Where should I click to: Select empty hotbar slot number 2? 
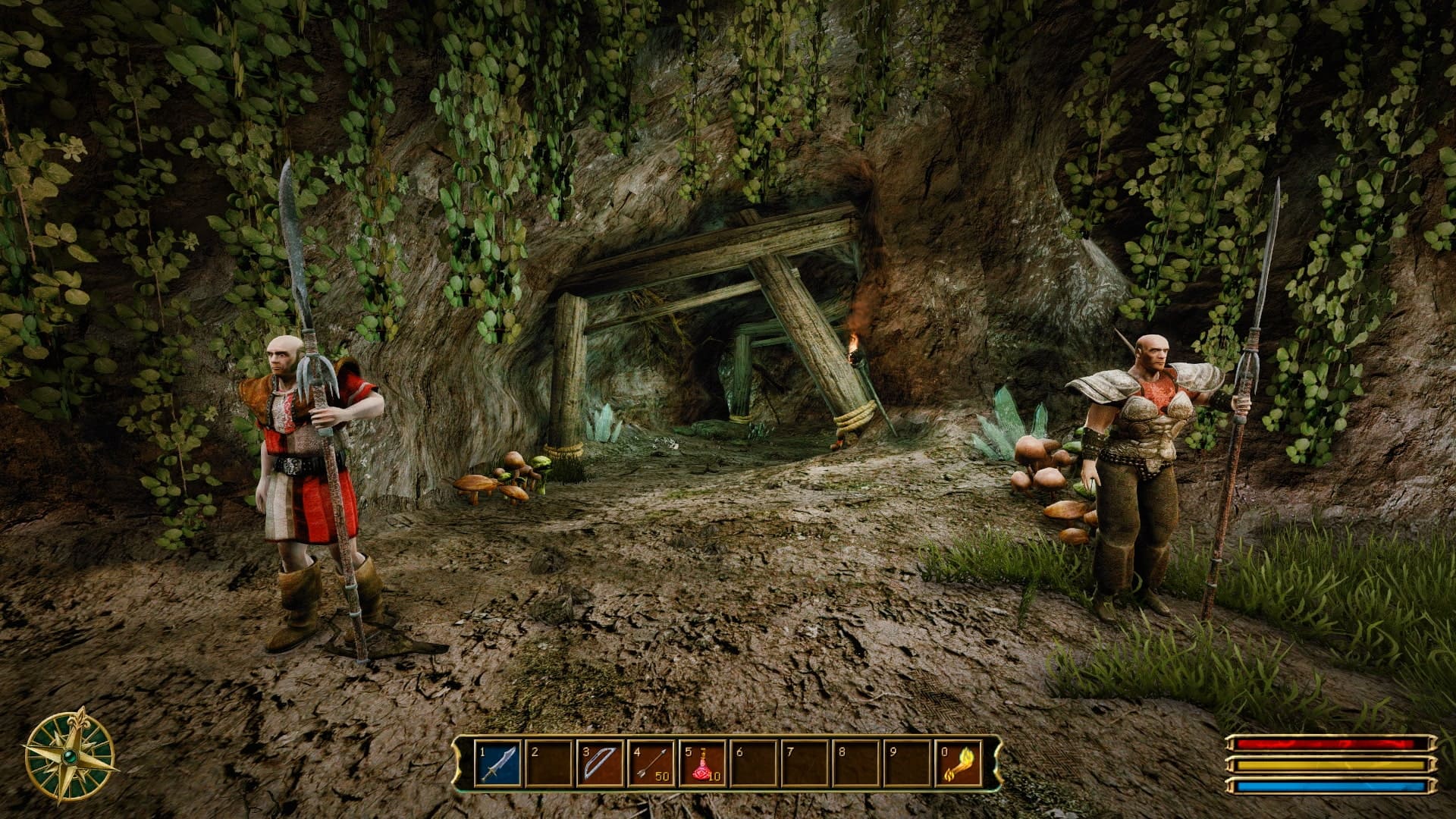[549, 764]
